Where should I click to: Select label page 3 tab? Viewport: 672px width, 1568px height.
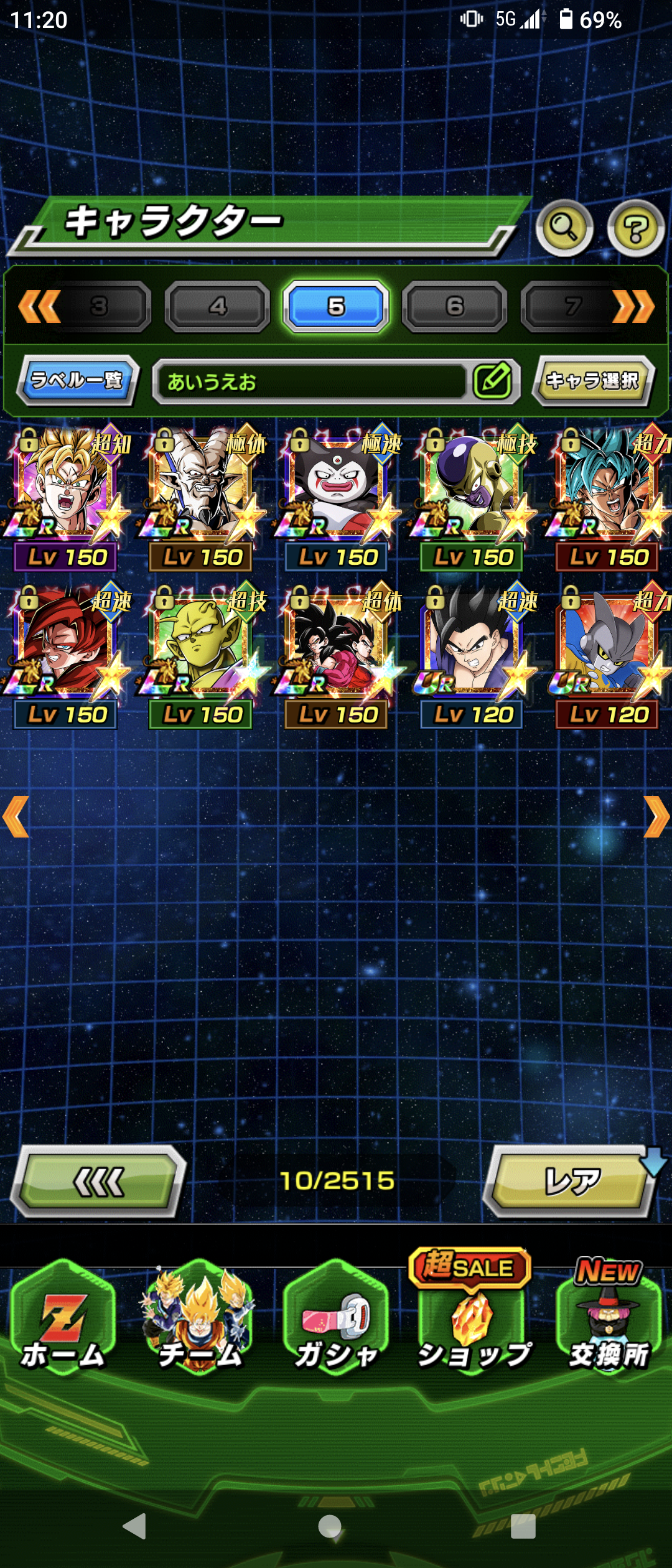[x=100, y=306]
